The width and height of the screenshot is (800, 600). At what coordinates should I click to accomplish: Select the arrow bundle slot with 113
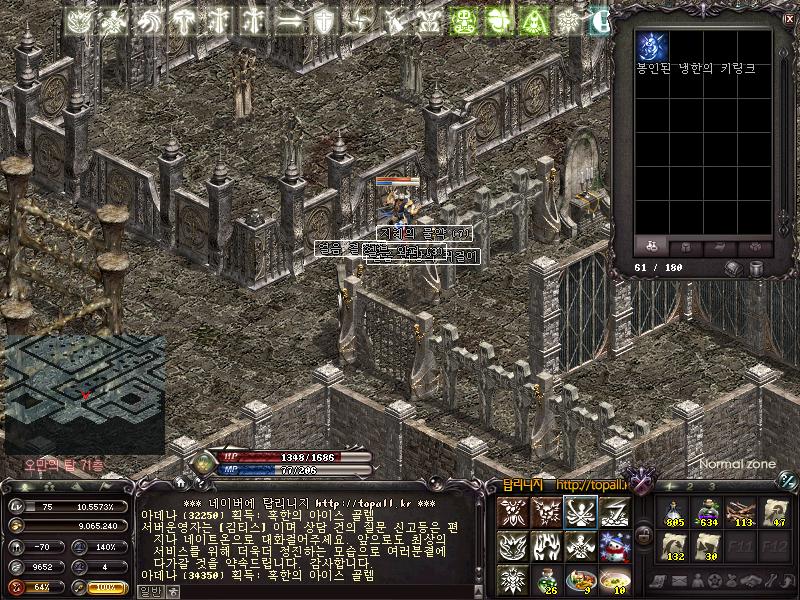[x=741, y=512]
